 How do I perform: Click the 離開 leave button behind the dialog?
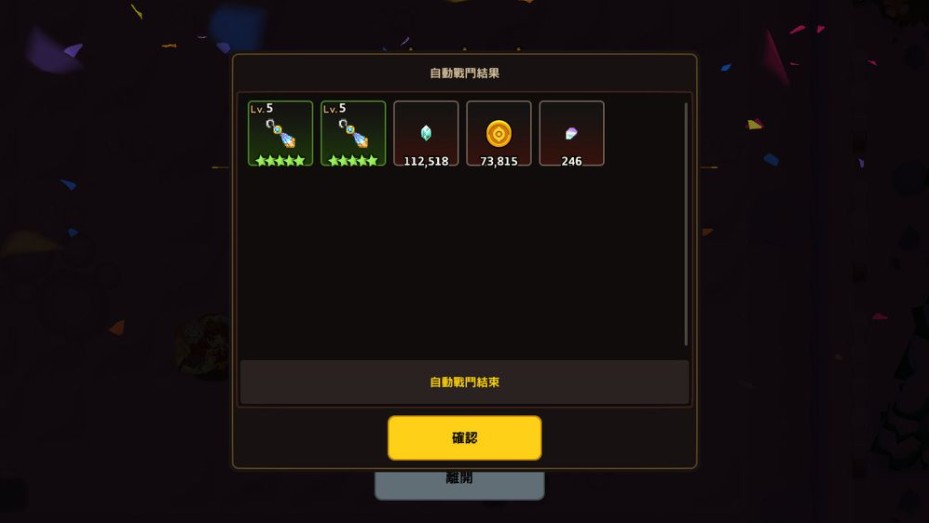click(x=459, y=483)
